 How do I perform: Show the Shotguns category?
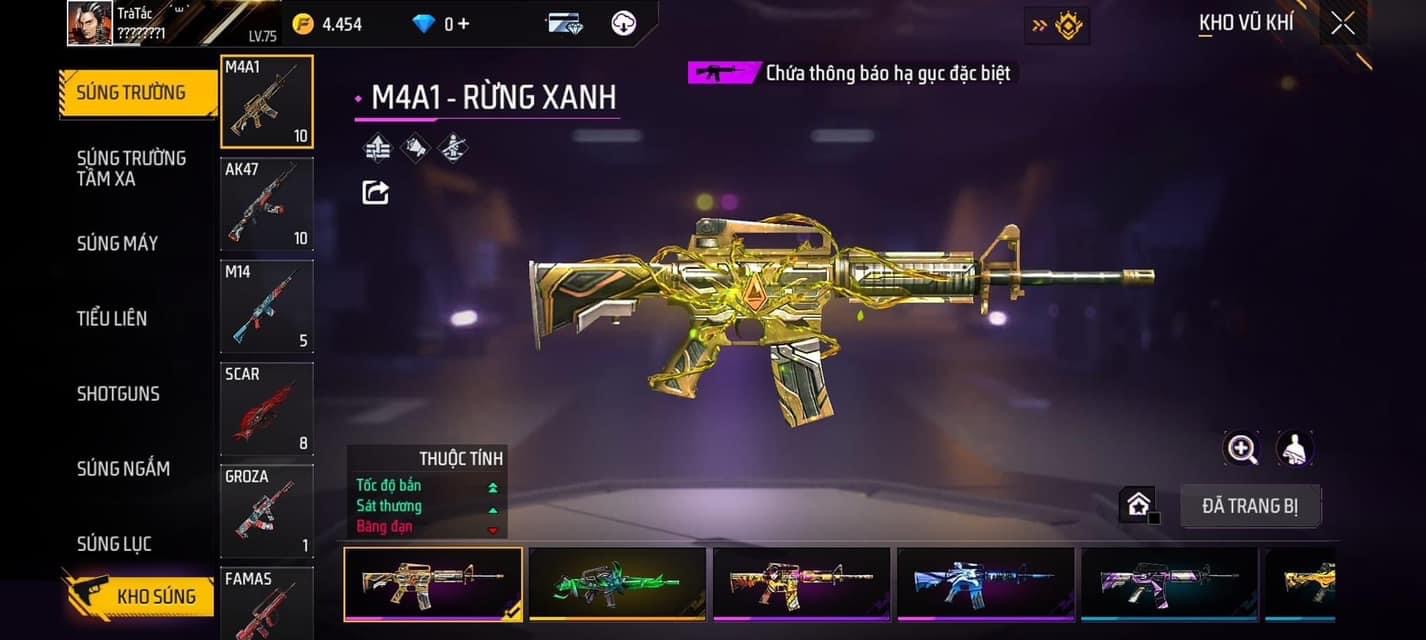click(x=118, y=393)
